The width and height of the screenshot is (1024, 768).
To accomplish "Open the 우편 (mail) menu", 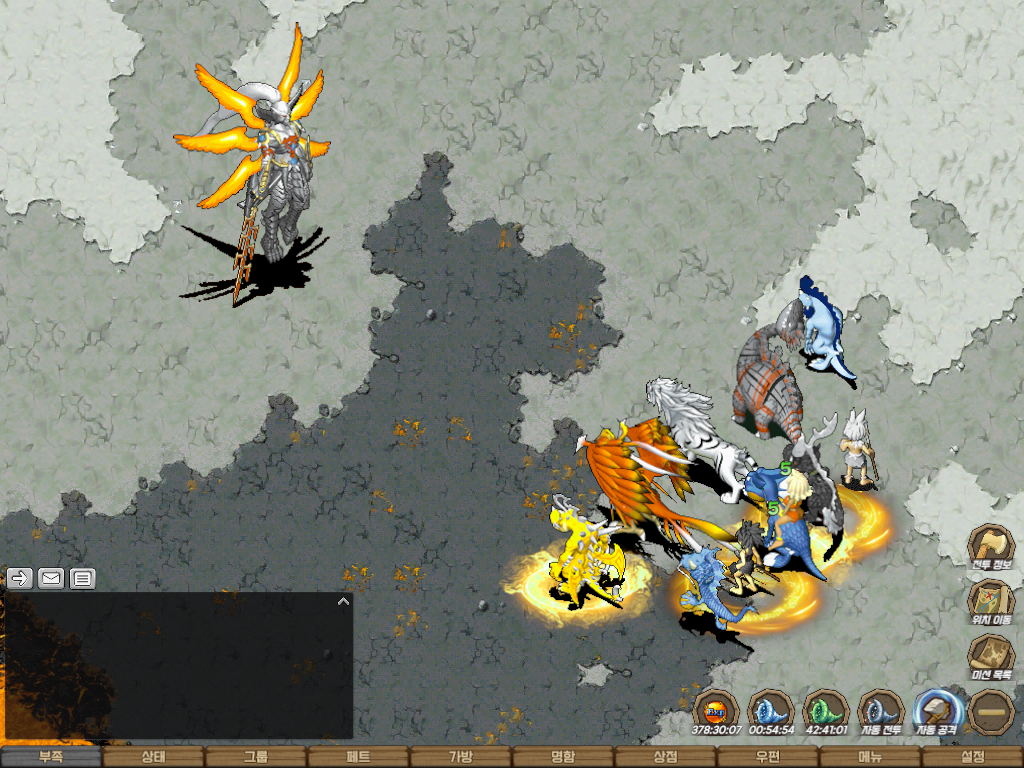I will [x=768, y=757].
